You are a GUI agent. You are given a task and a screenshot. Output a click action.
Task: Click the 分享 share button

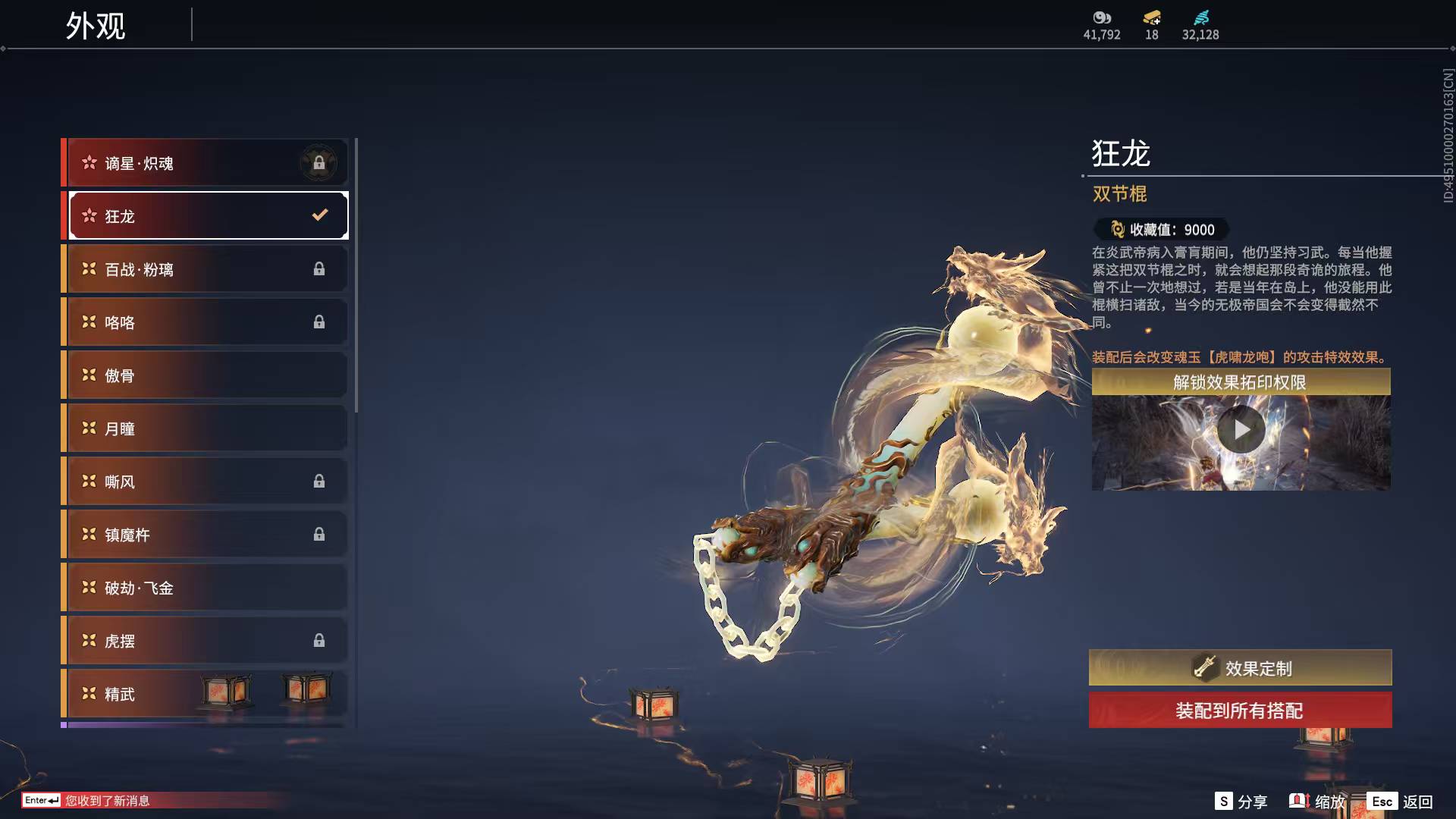point(1241,802)
